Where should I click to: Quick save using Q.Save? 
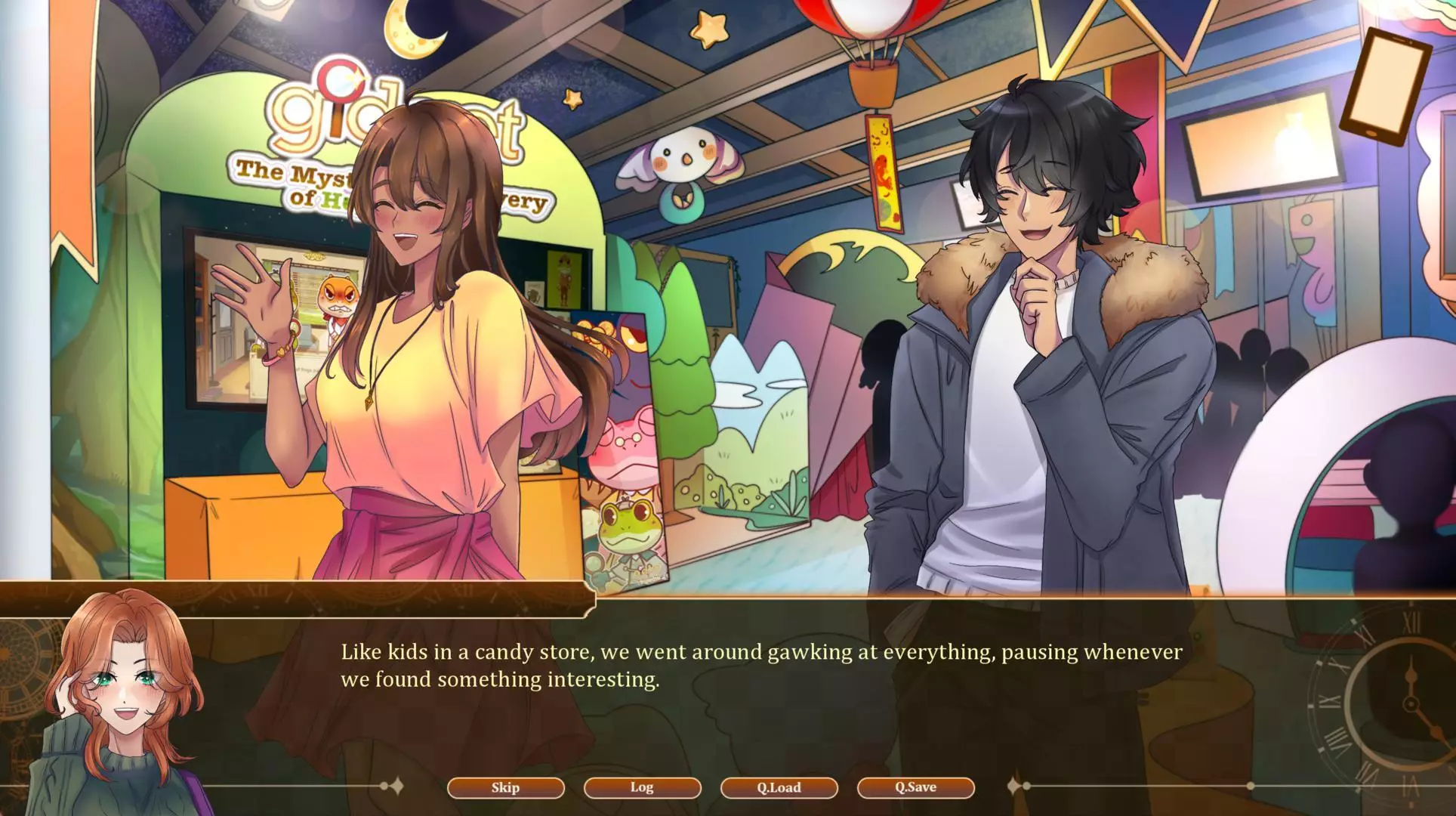[x=915, y=787]
